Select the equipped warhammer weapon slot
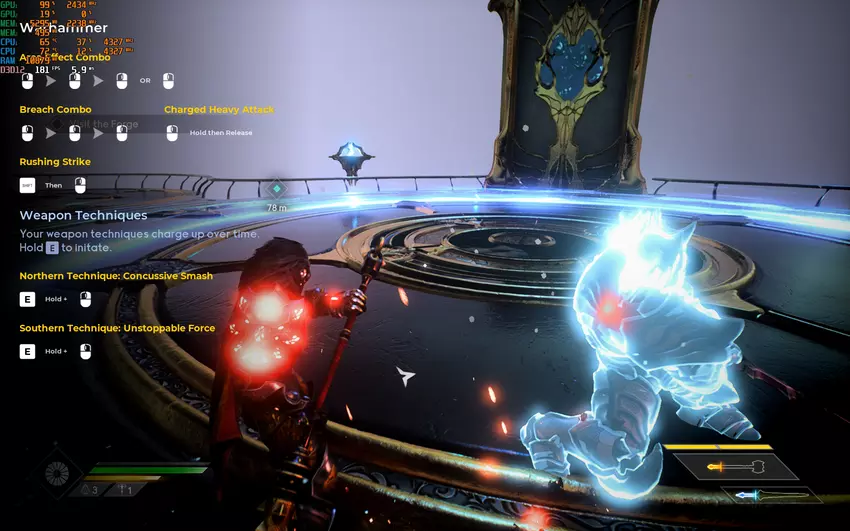850x531 pixels. 735,467
